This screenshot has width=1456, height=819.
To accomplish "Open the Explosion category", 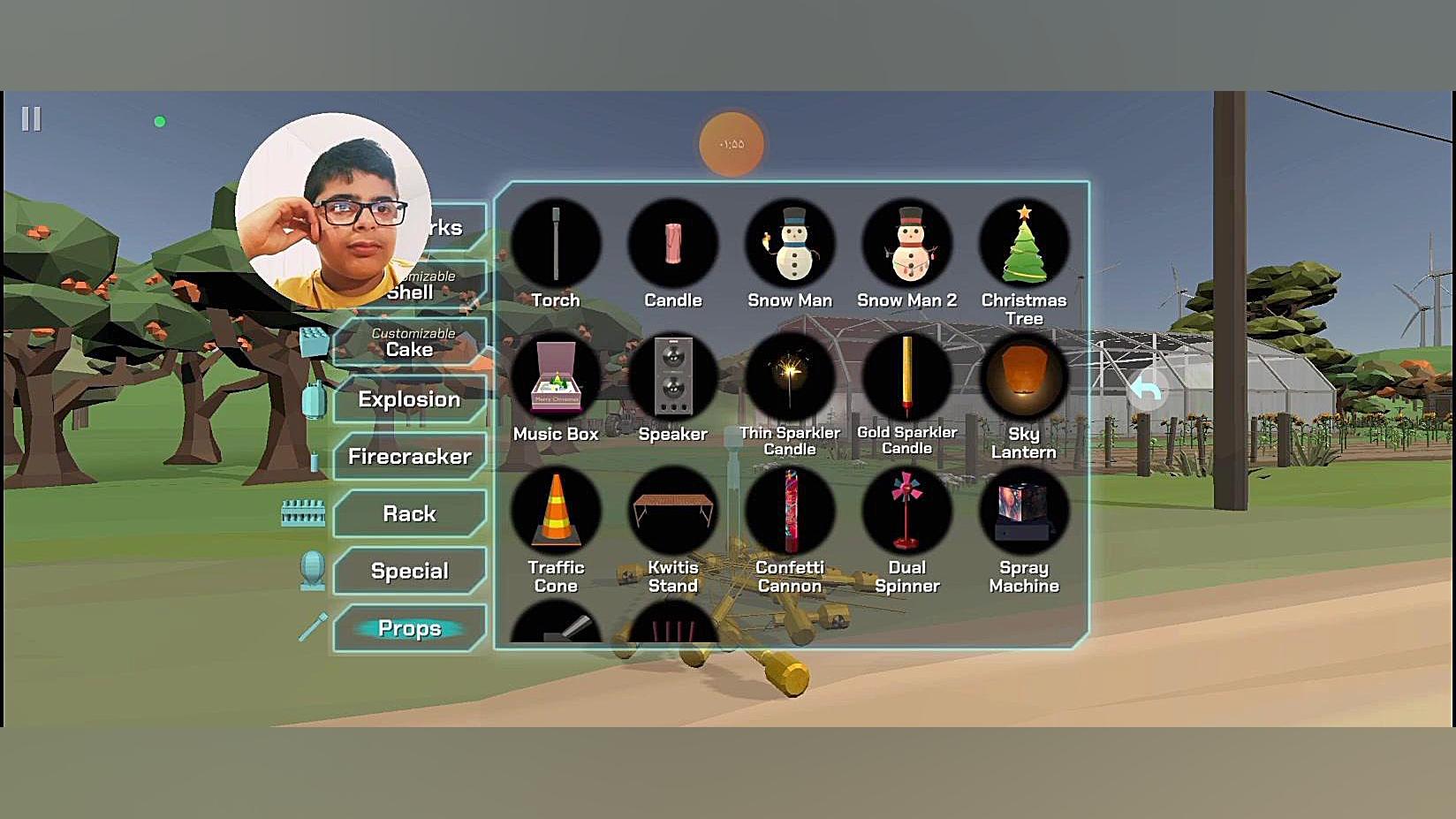I will (x=410, y=399).
